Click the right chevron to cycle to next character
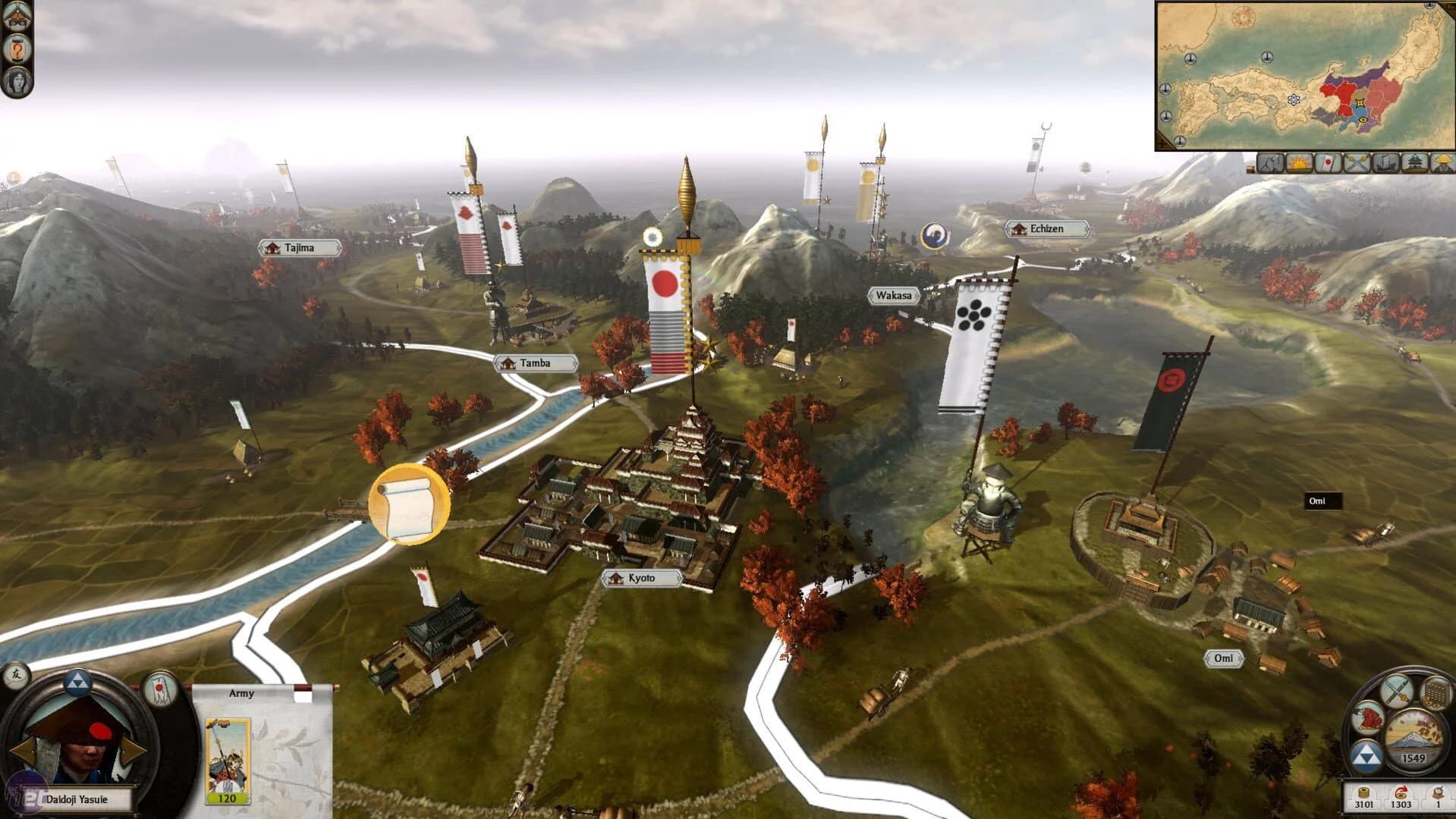1456x819 pixels. pos(131,752)
